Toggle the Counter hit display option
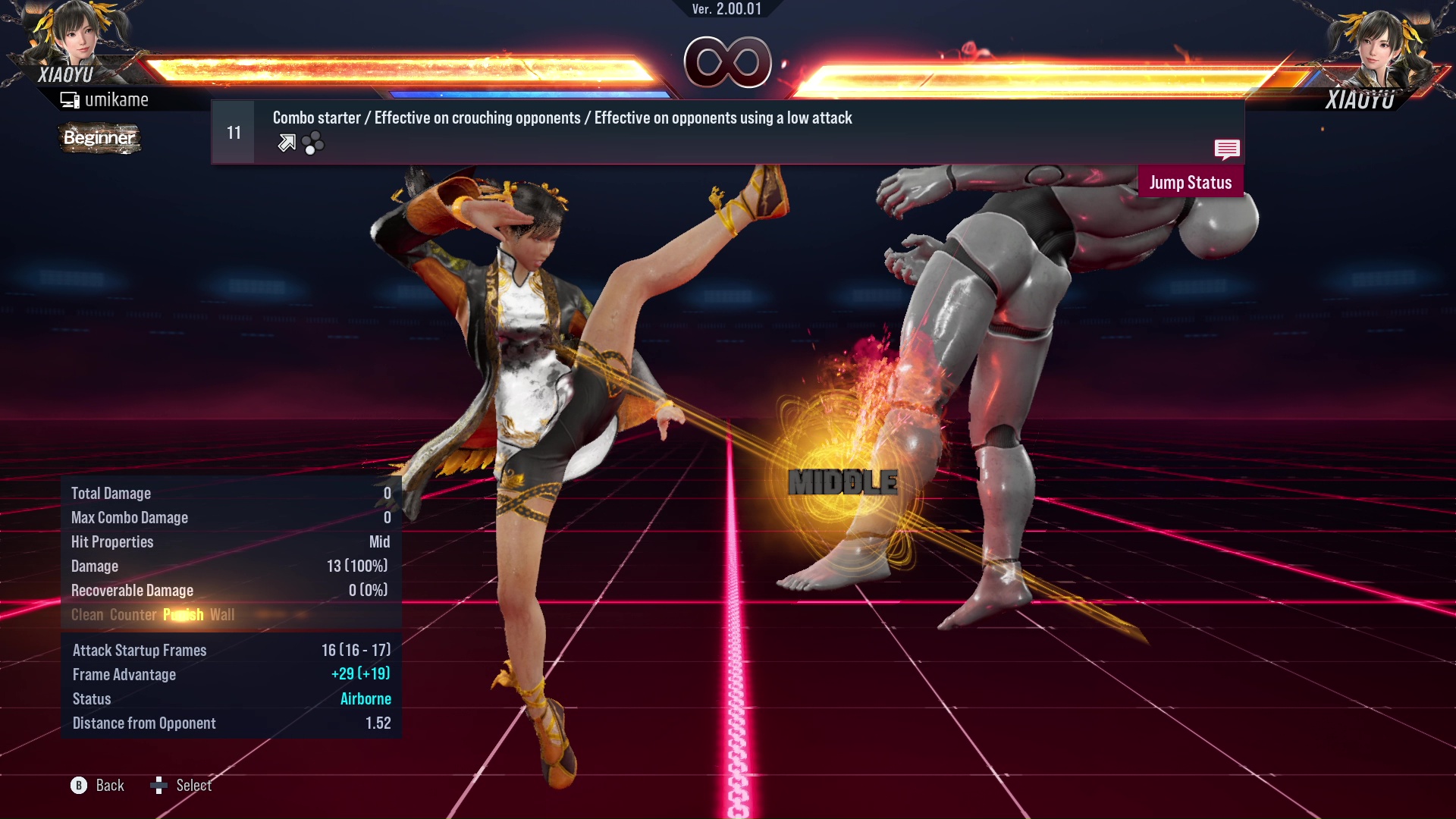Screen dimensions: 1456x819 [133, 615]
